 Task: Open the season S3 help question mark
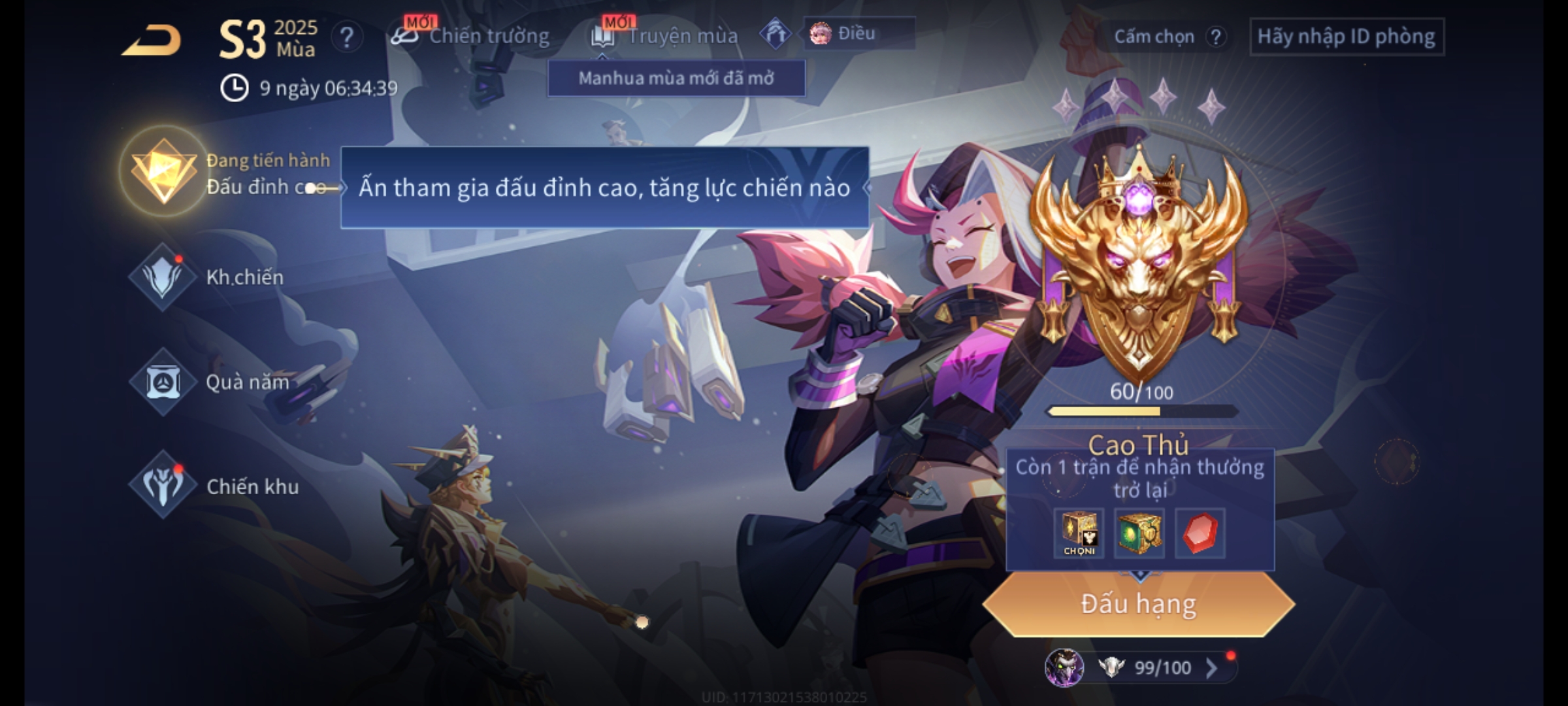(x=346, y=37)
